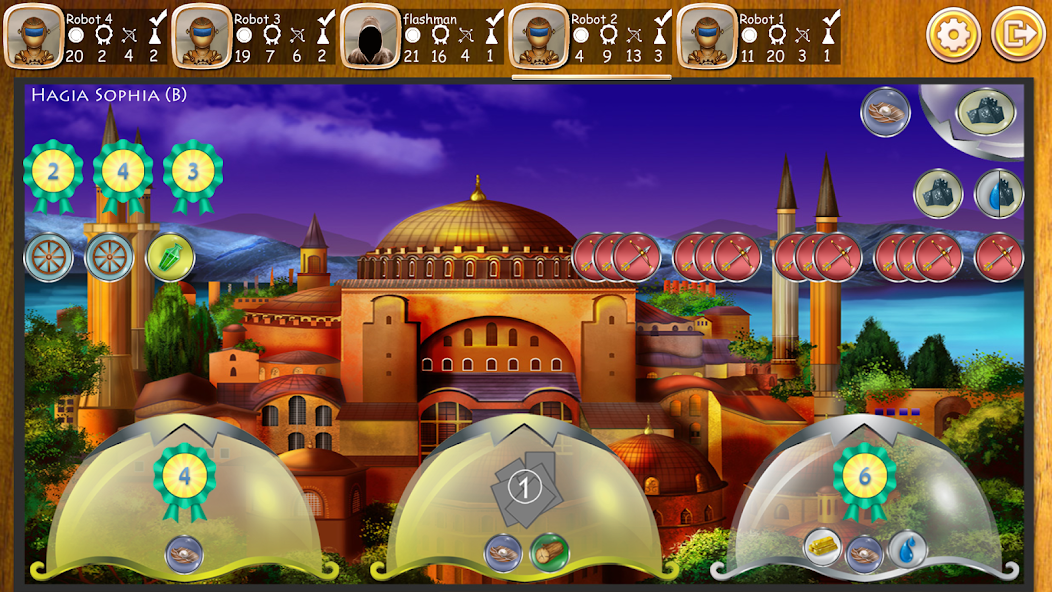Select the wonder stage worth 4 points
The height and width of the screenshot is (592, 1052).
click(184, 500)
